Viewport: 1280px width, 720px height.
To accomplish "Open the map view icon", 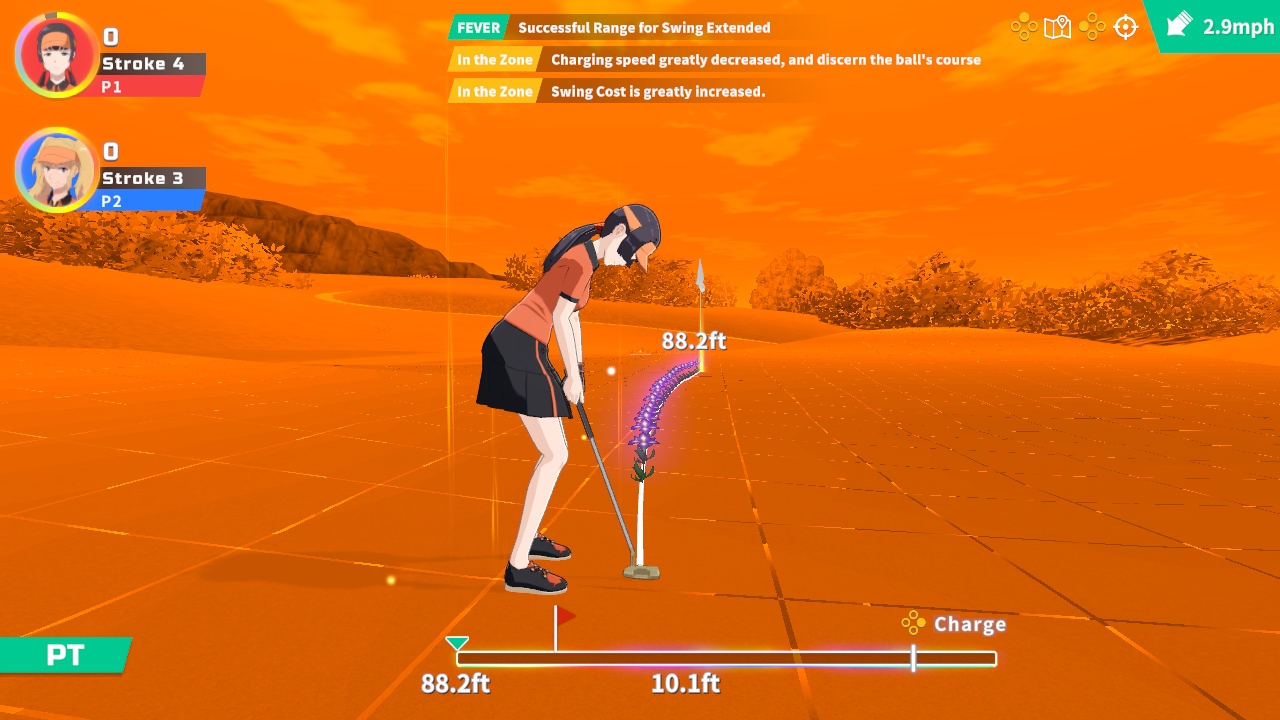I will [1057, 27].
